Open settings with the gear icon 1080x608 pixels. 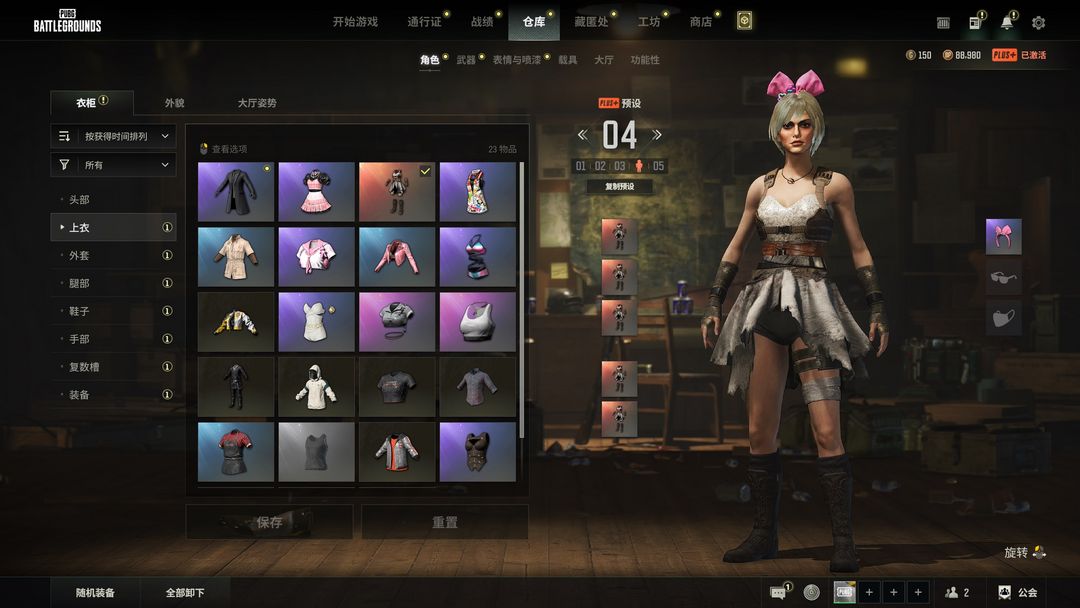pyautogui.click(x=1039, y=22)
